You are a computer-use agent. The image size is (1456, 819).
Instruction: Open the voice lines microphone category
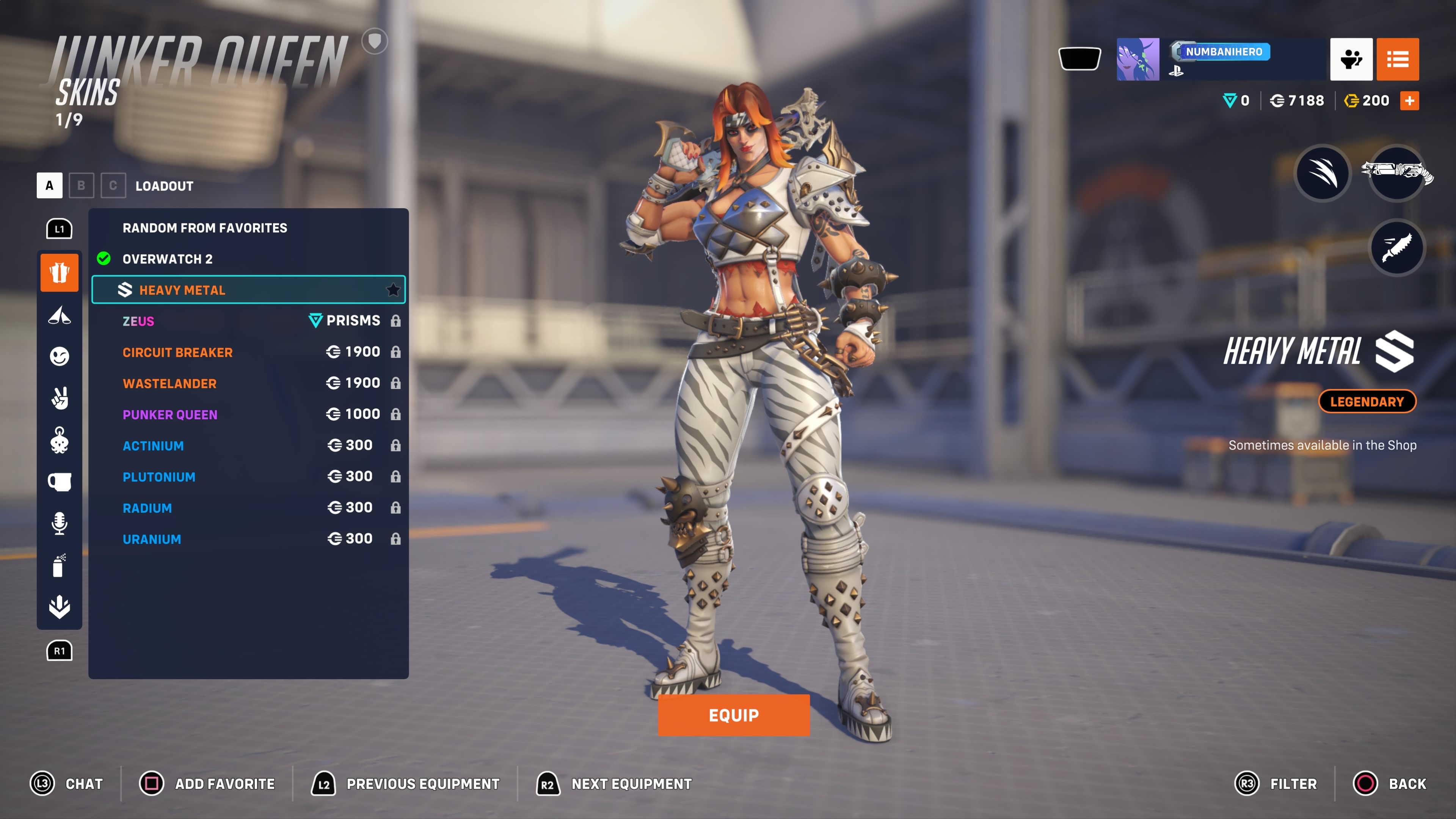coord(60,523)
